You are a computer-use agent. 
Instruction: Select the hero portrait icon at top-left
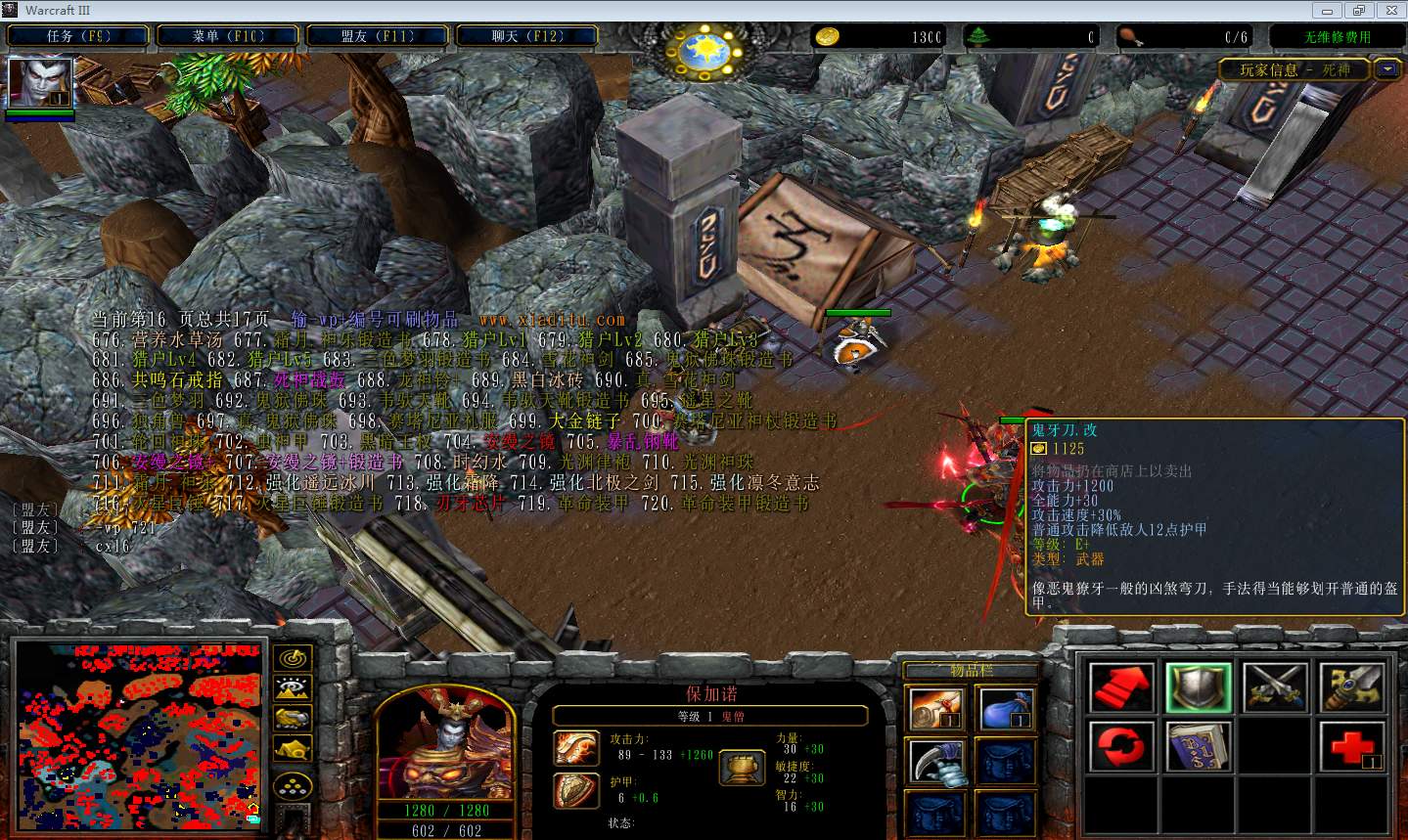click(40, 82)
